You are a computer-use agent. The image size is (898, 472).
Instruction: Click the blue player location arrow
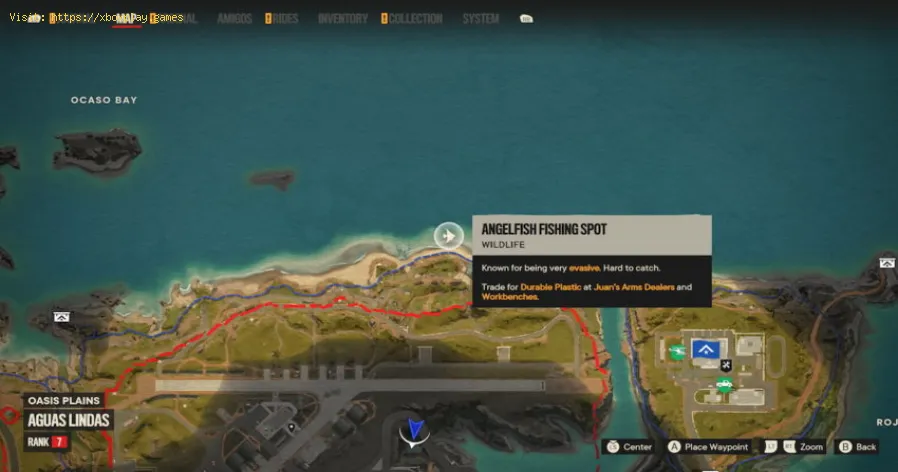coord(412,431)
